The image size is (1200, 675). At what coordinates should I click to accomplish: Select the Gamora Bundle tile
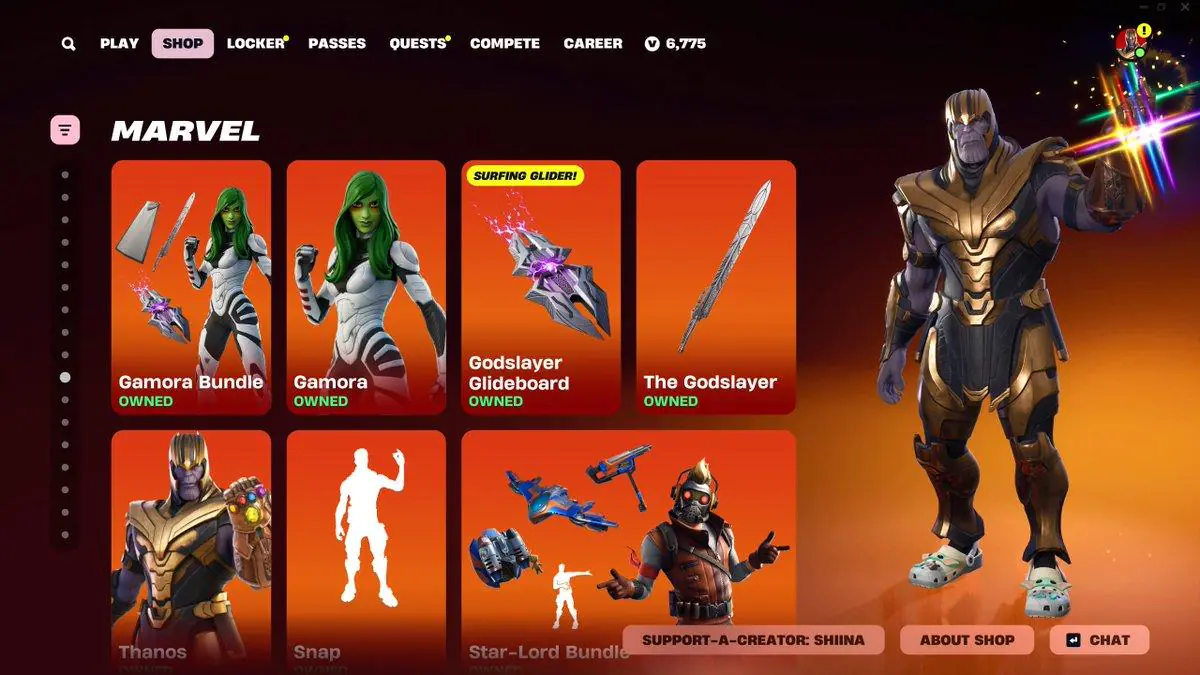191,287
